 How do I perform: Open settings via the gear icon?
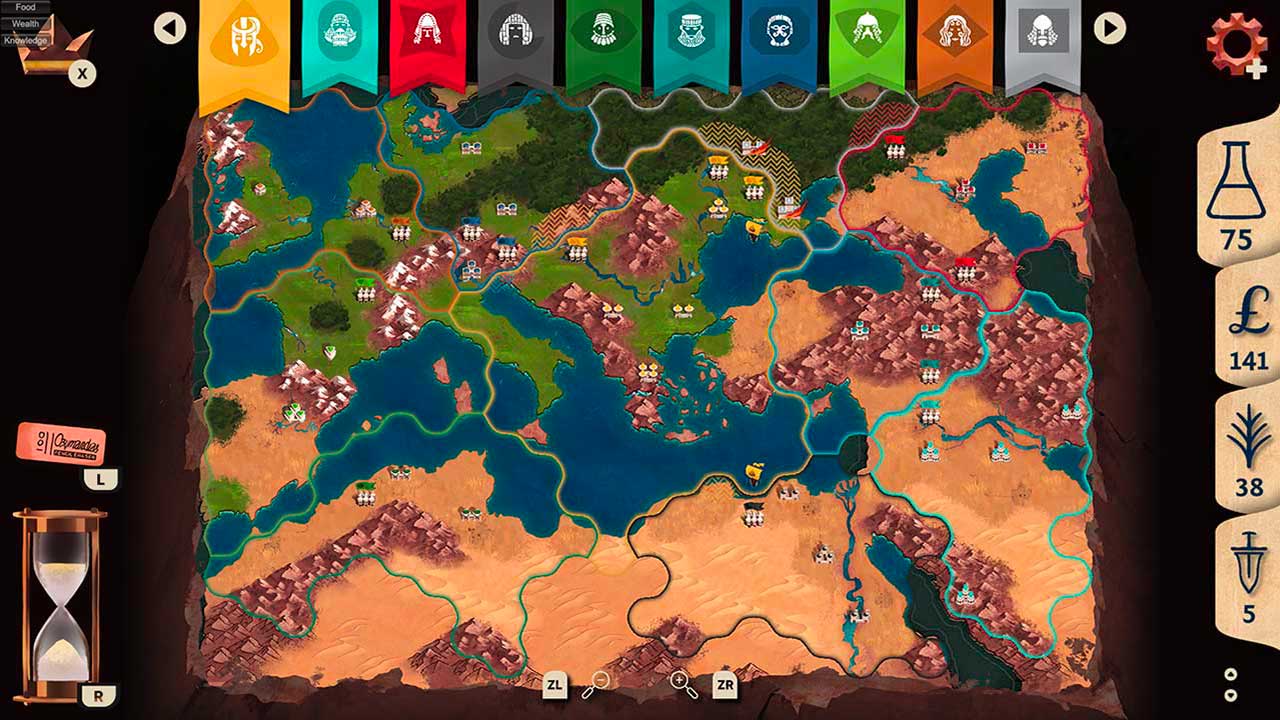(1237, 40)
